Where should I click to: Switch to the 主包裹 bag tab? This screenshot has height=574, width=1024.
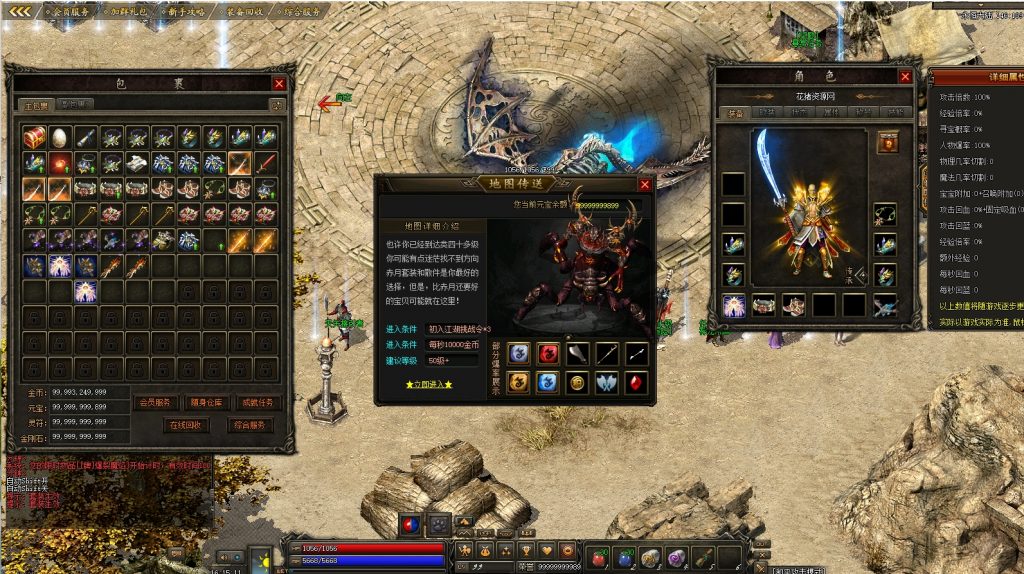coord(33,104)
